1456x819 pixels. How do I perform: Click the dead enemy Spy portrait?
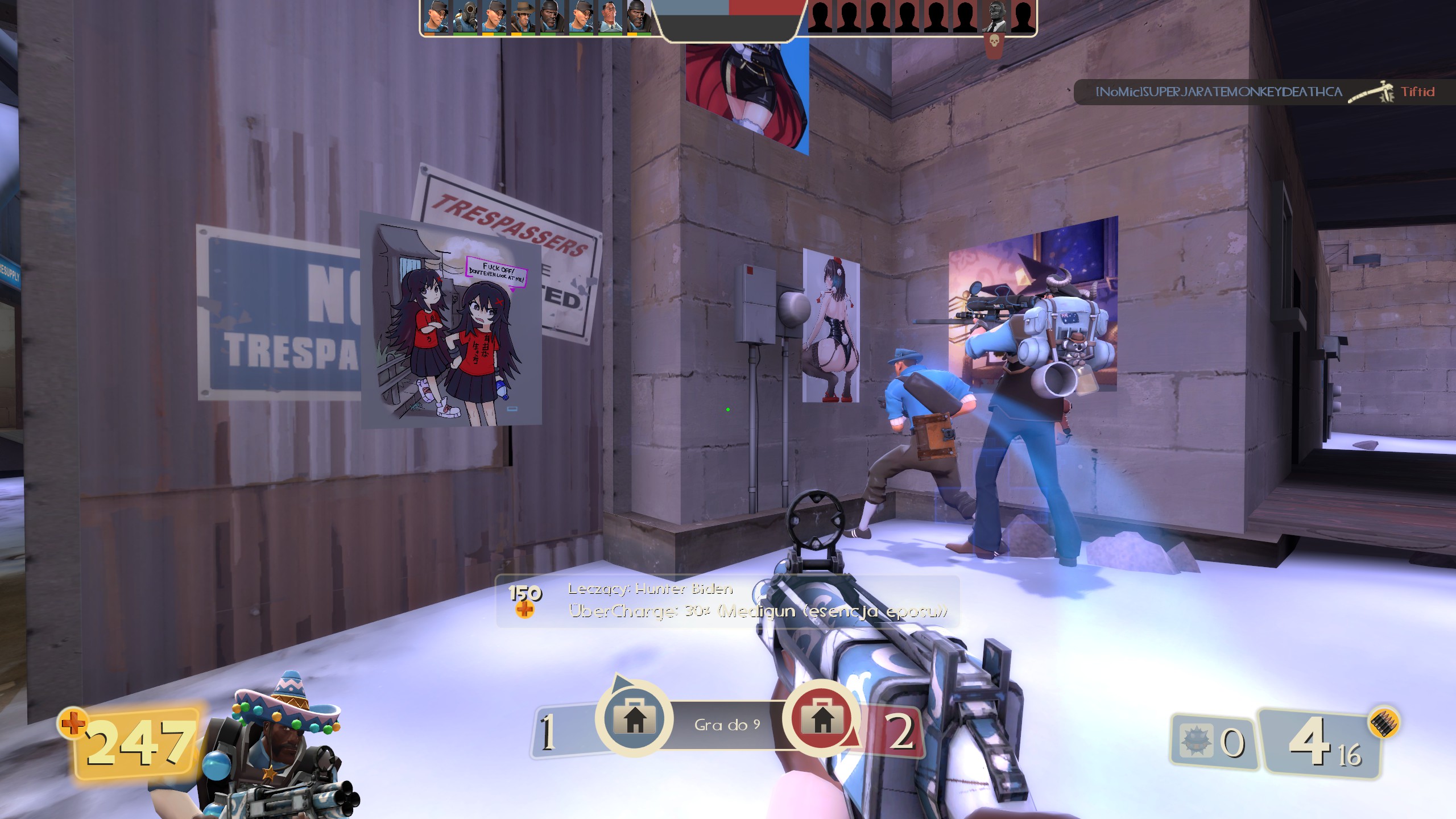coord(994,17)
